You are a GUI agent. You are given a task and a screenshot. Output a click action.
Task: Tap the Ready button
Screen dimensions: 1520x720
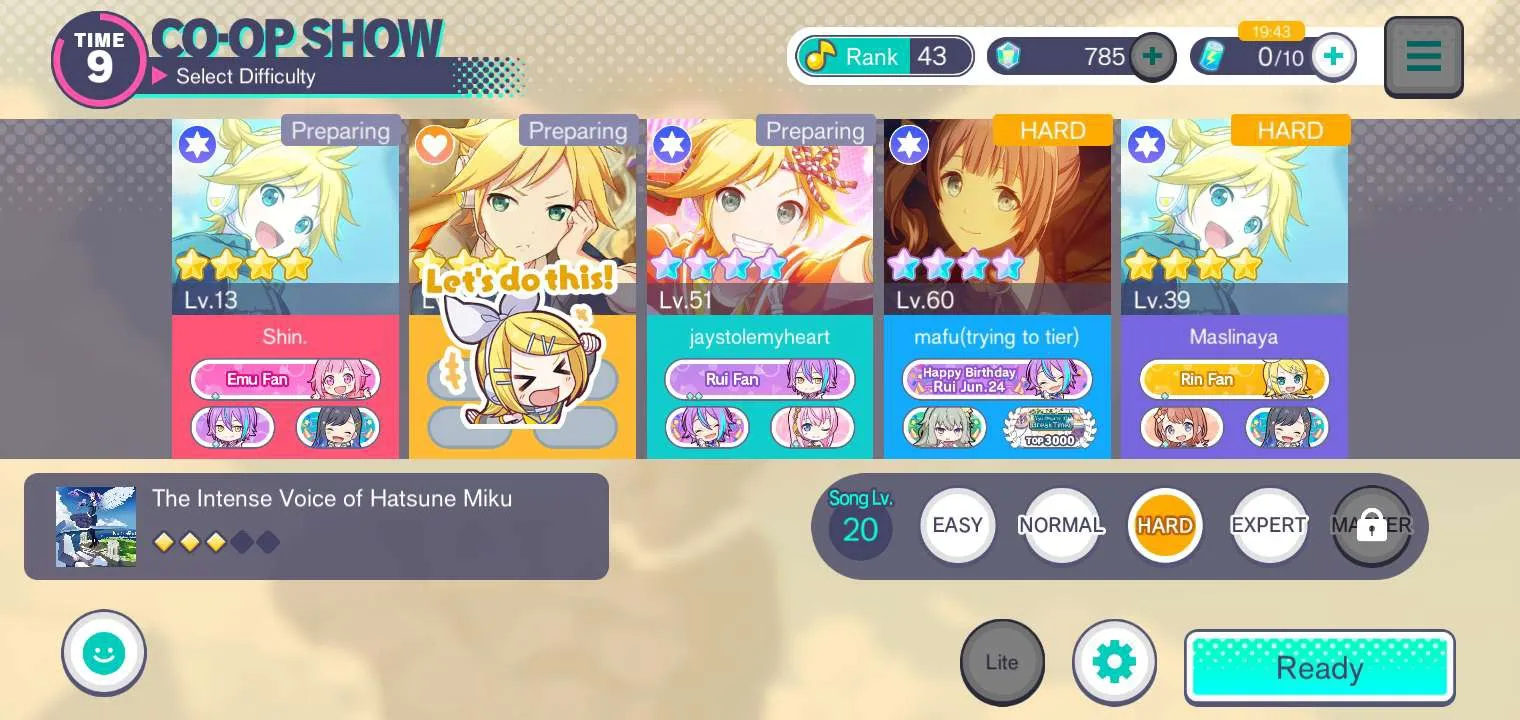pyautogui.click(x=1319, y=667)
